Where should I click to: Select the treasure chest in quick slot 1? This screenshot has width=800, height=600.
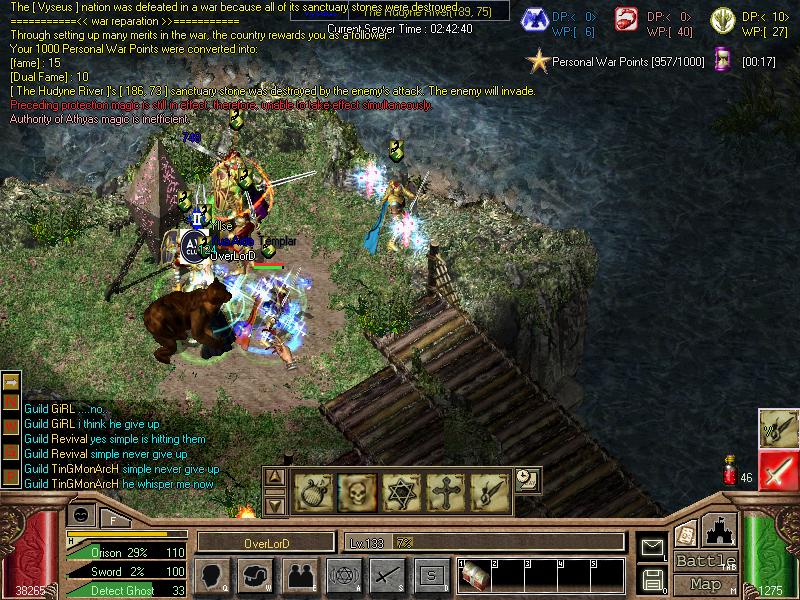(474, 575)
